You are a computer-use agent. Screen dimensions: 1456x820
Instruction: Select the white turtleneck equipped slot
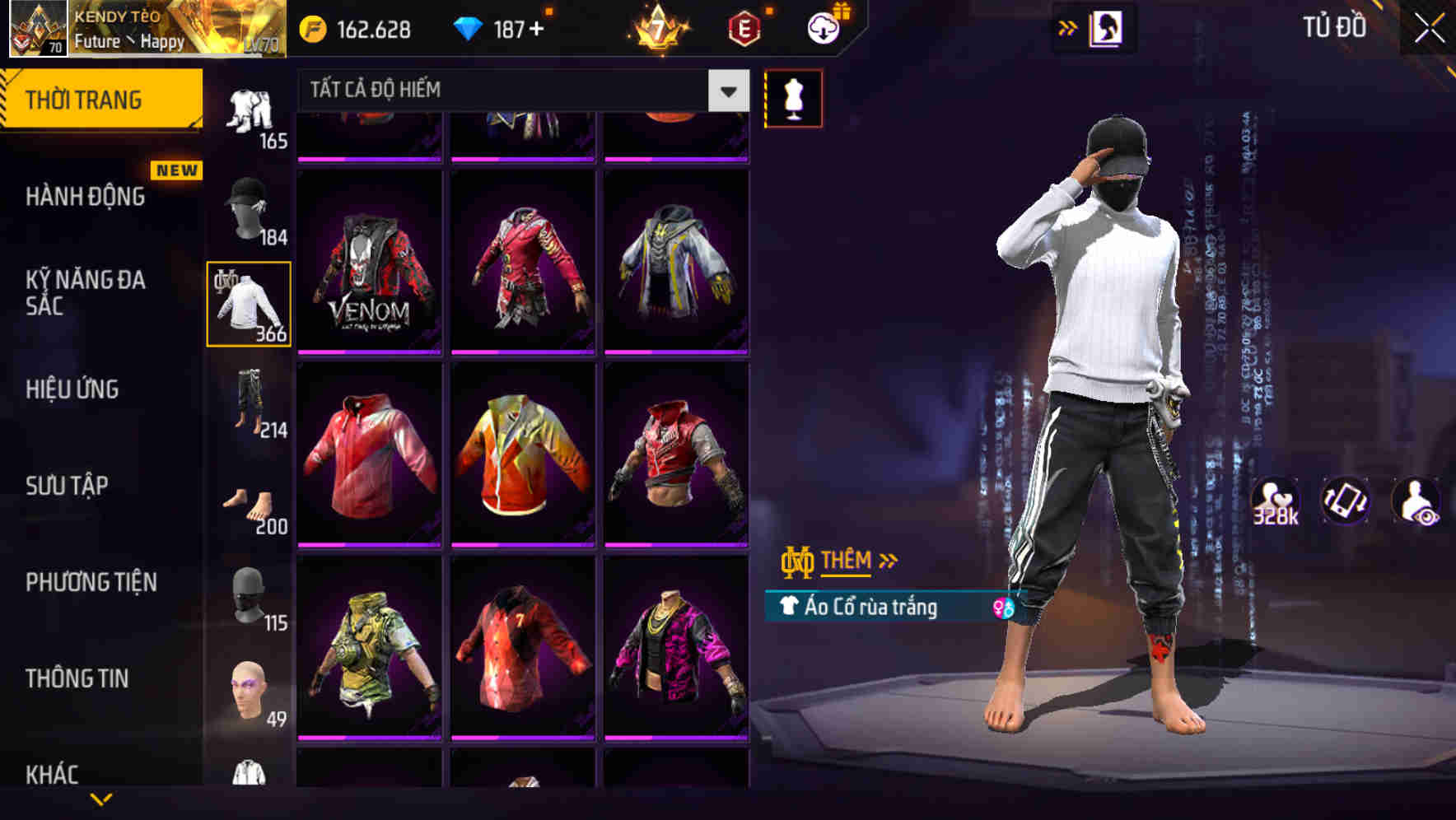[x=248, y=302]
